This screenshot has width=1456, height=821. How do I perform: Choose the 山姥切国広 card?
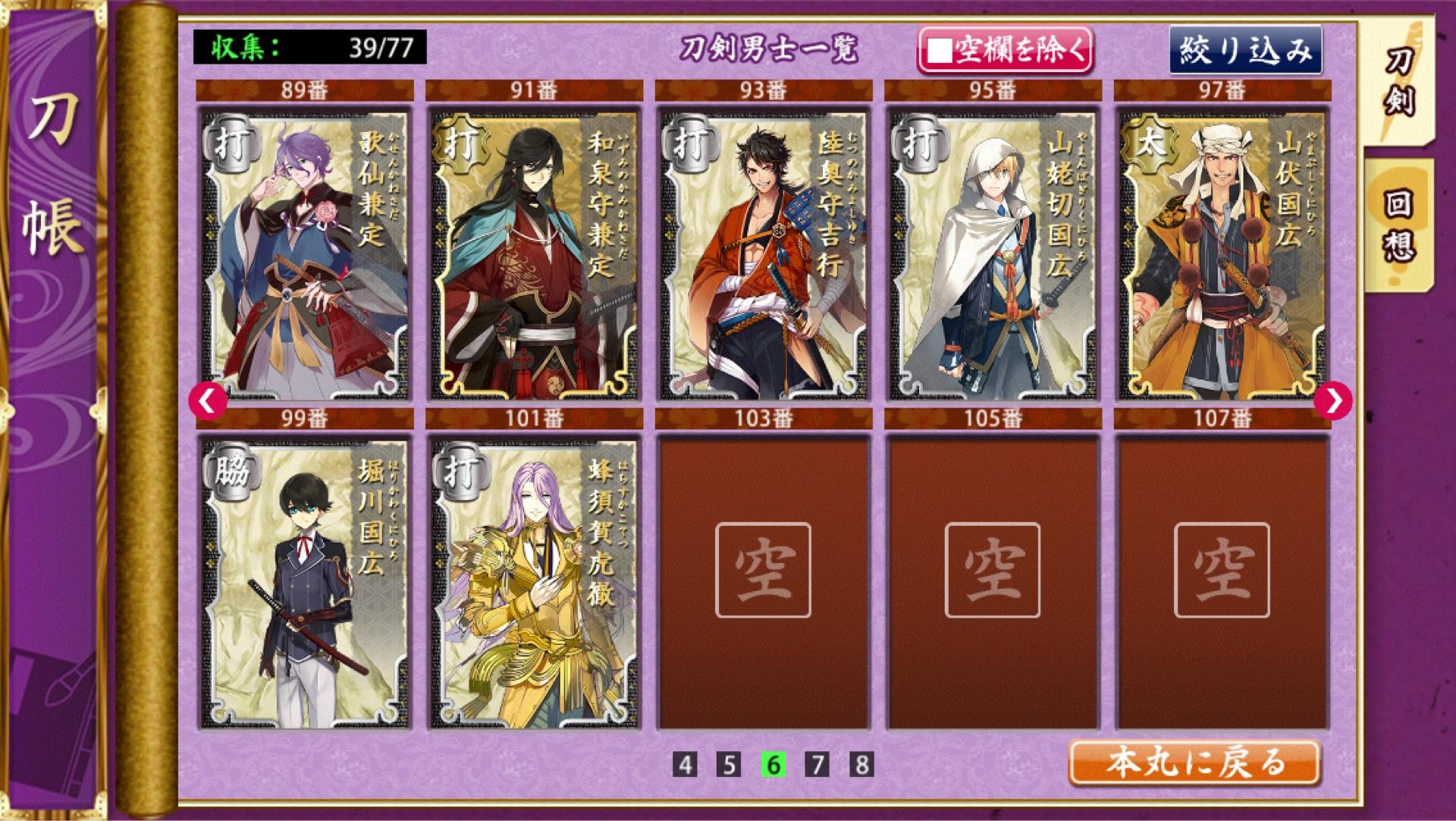tap(993, 254)
